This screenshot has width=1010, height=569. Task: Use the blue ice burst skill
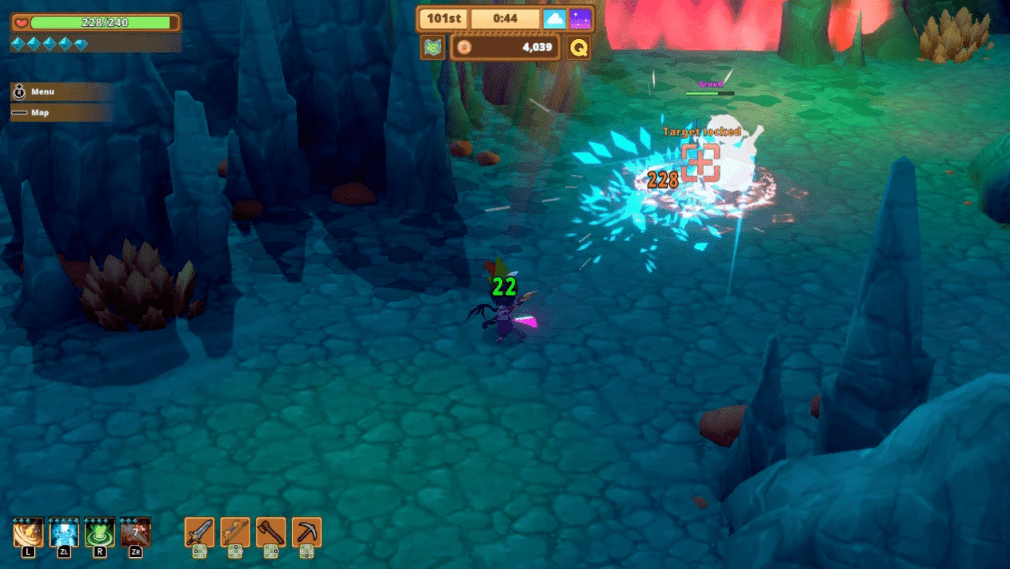[x=64, y=531]
